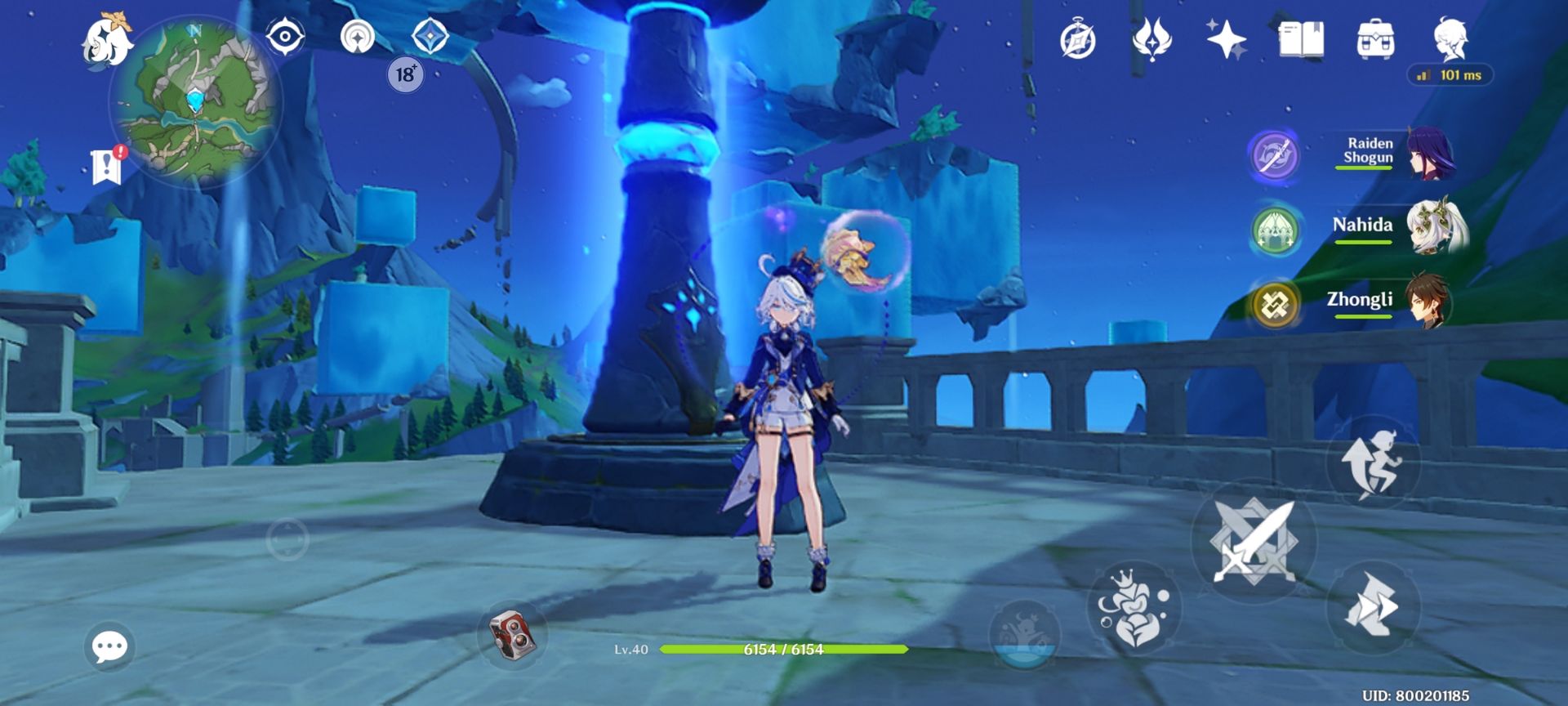
Task: Open the battle pass winged icon
Action: [x=1151, y=39]
